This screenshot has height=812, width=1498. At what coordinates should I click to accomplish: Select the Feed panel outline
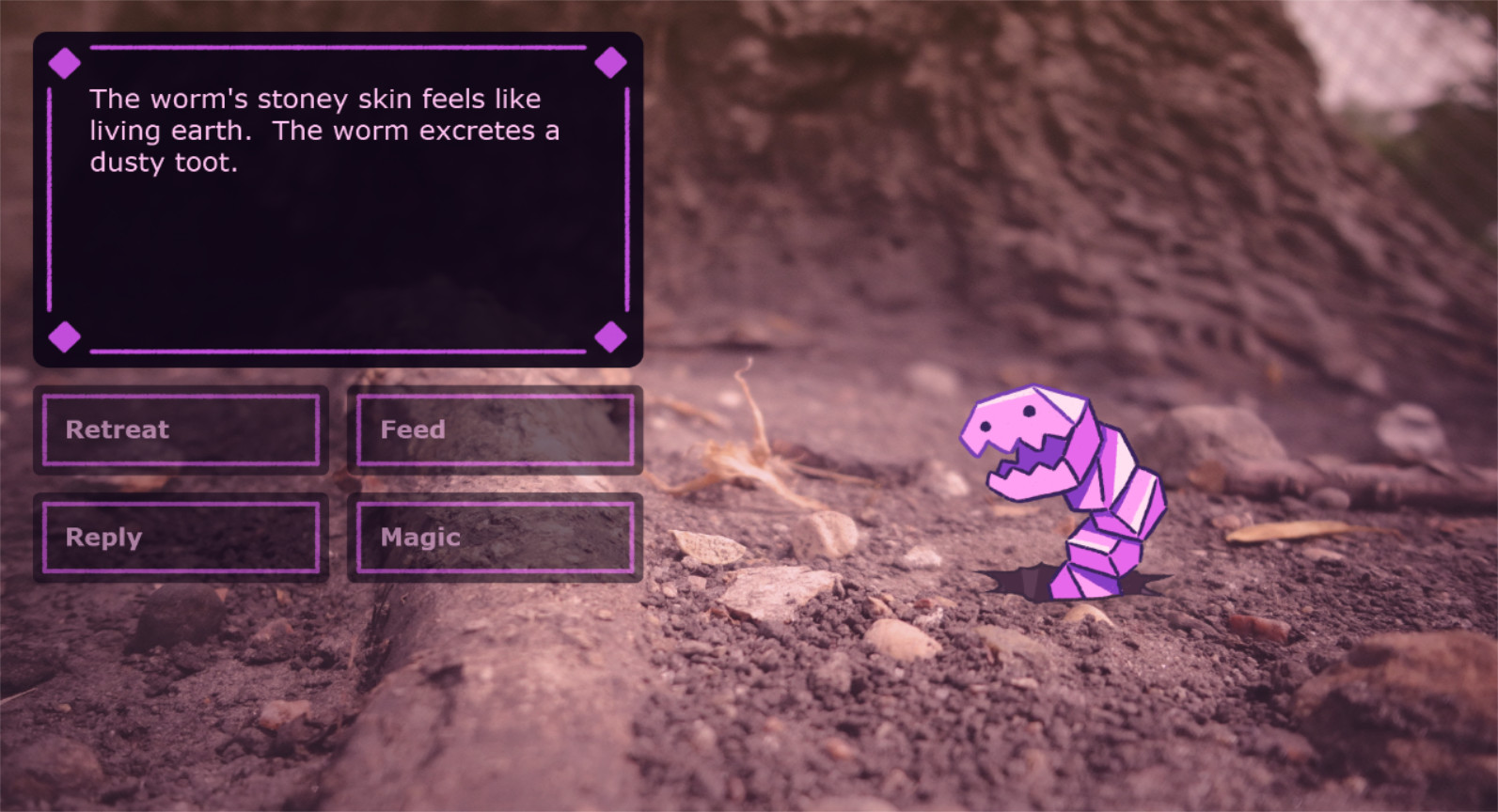(x=495, y=397)
